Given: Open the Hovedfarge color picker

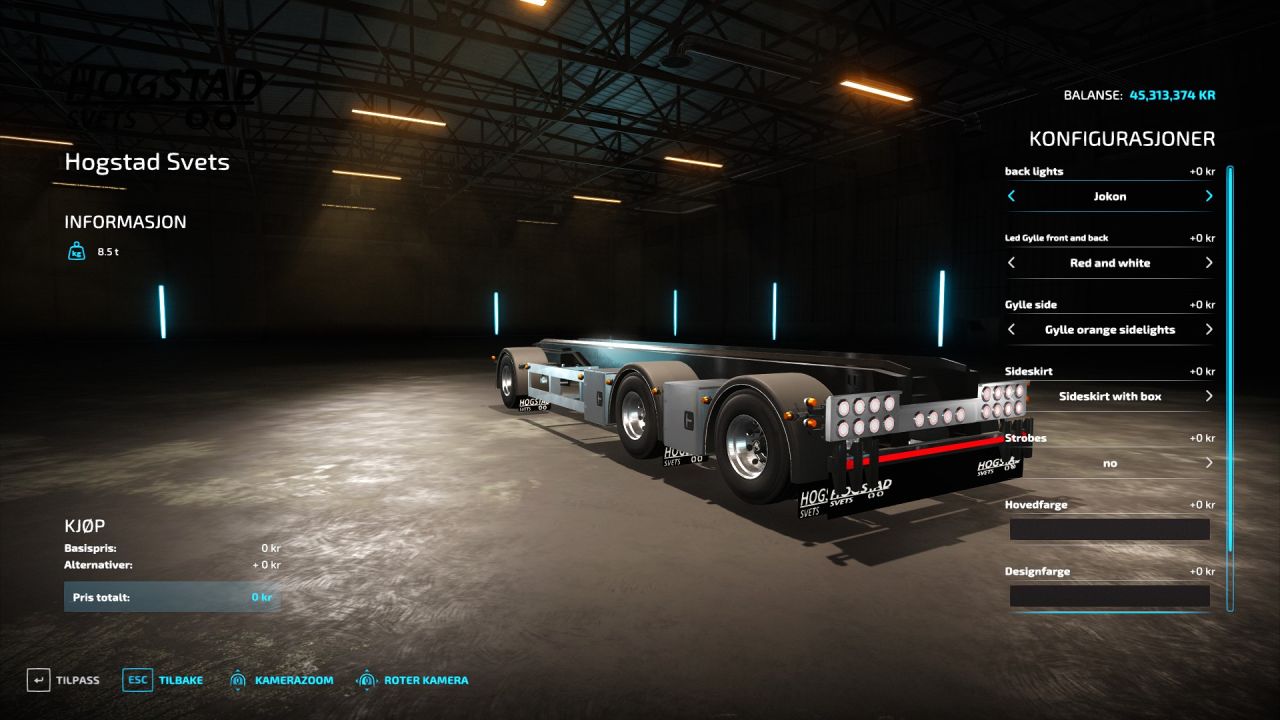Looking at the screenshot, I should [x=1109, y=530].
